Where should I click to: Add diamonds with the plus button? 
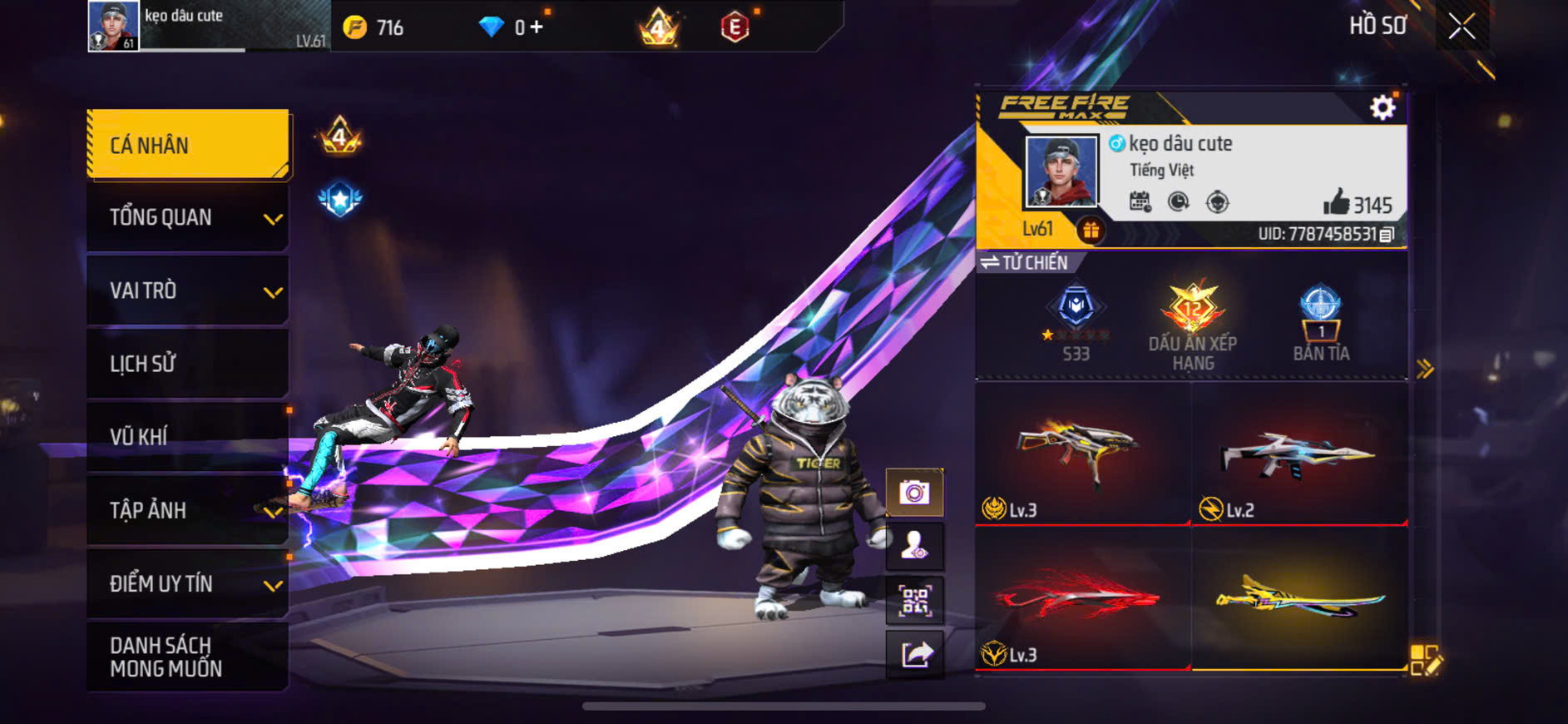coord(537,27)
